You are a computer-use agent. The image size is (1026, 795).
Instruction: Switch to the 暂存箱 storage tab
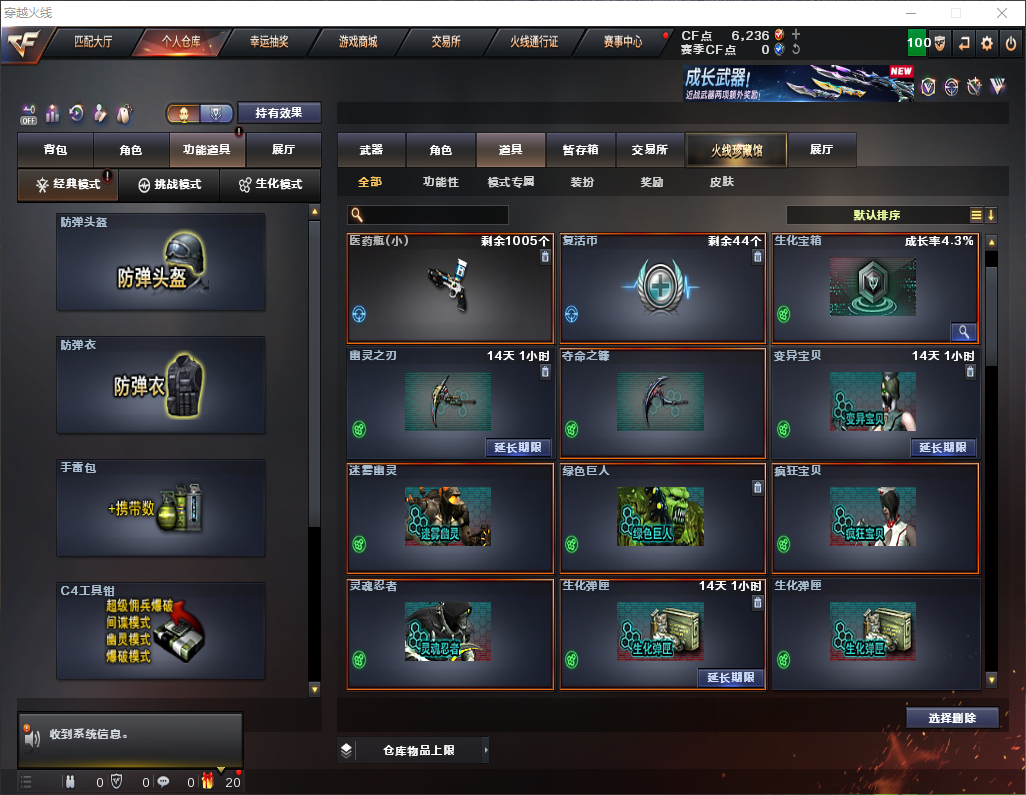tap(581, 150)
